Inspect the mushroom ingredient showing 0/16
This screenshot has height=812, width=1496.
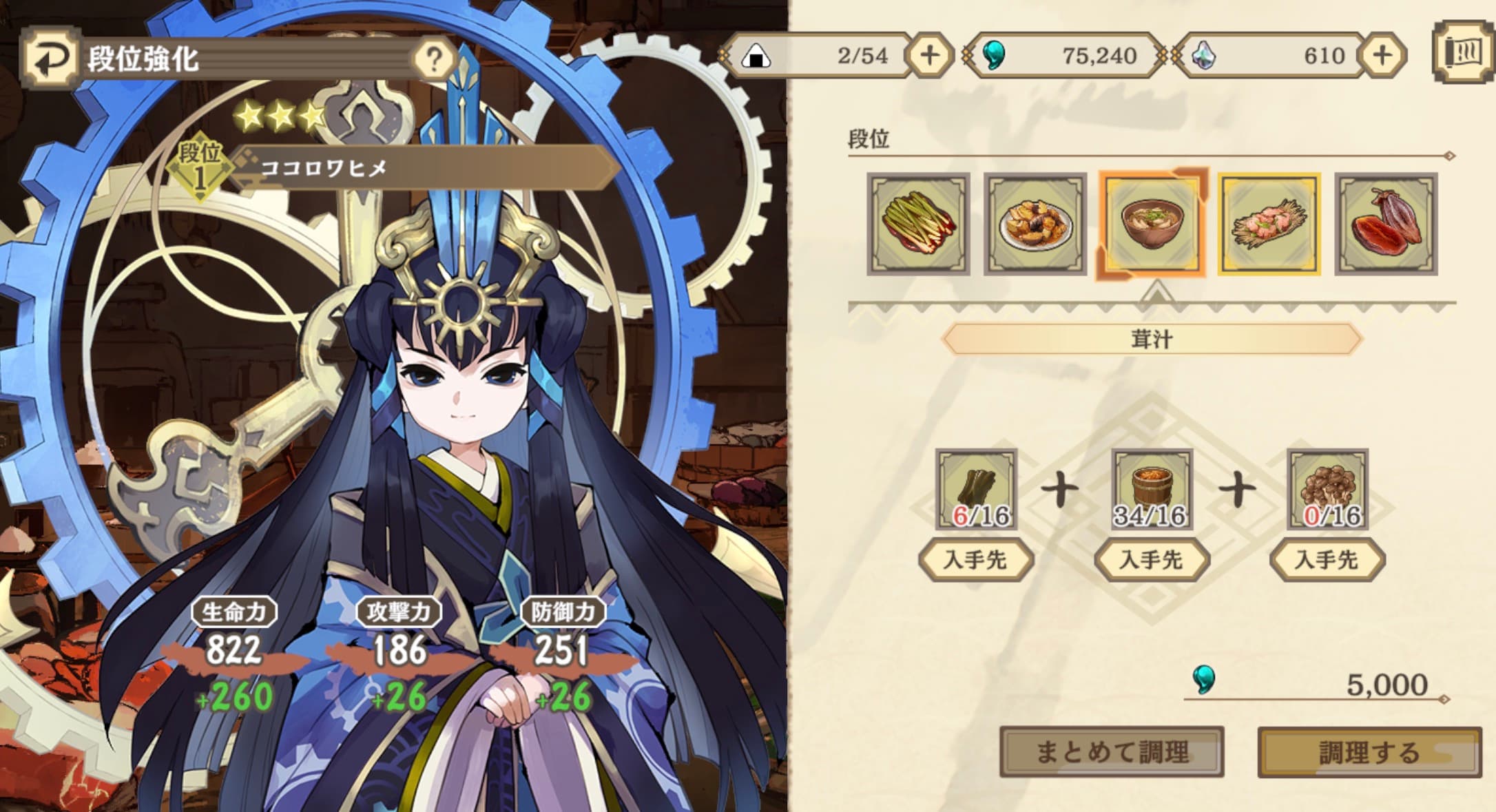click(1327, 489)
